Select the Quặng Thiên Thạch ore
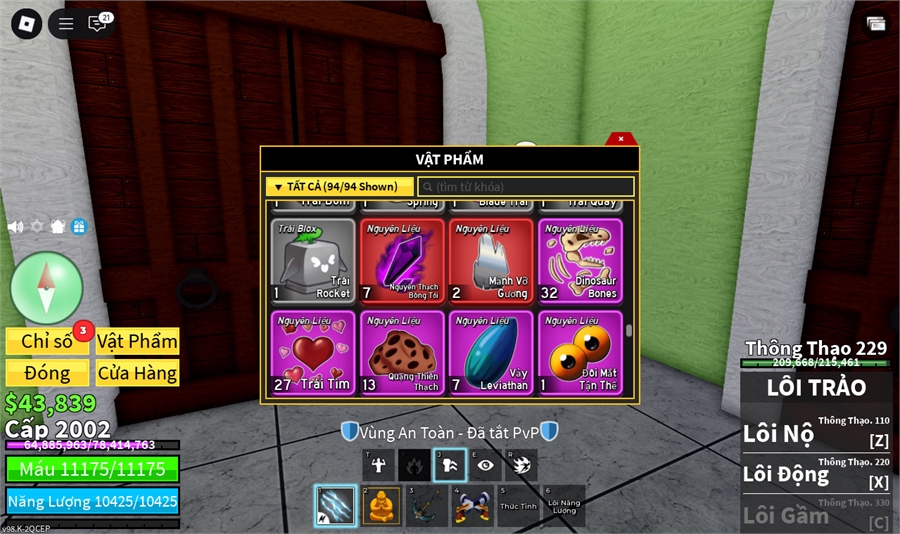This screenshot has height=534, width=900. (x=402, y=352)
